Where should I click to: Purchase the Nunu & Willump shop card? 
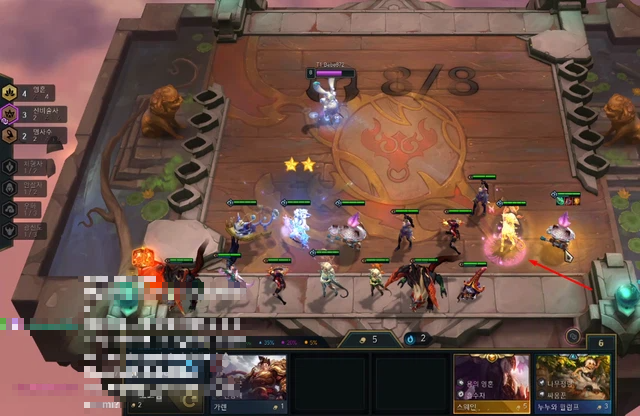coord(571,382)
